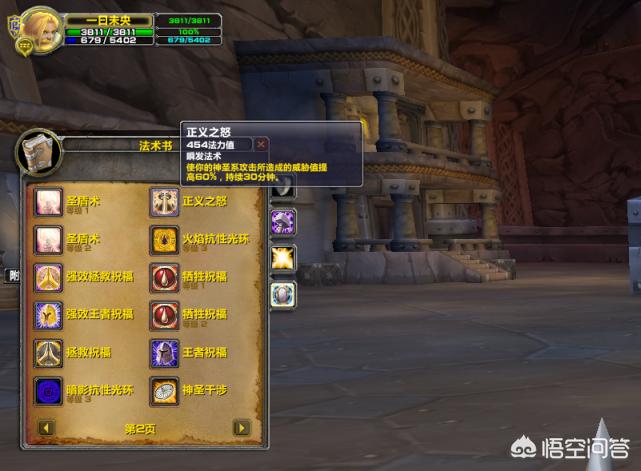Select rank 1 圣盾术 (Divine Shield) spell
Viewport: 641px width, 471px height.
pyautogui.click(x=48, y=202)
